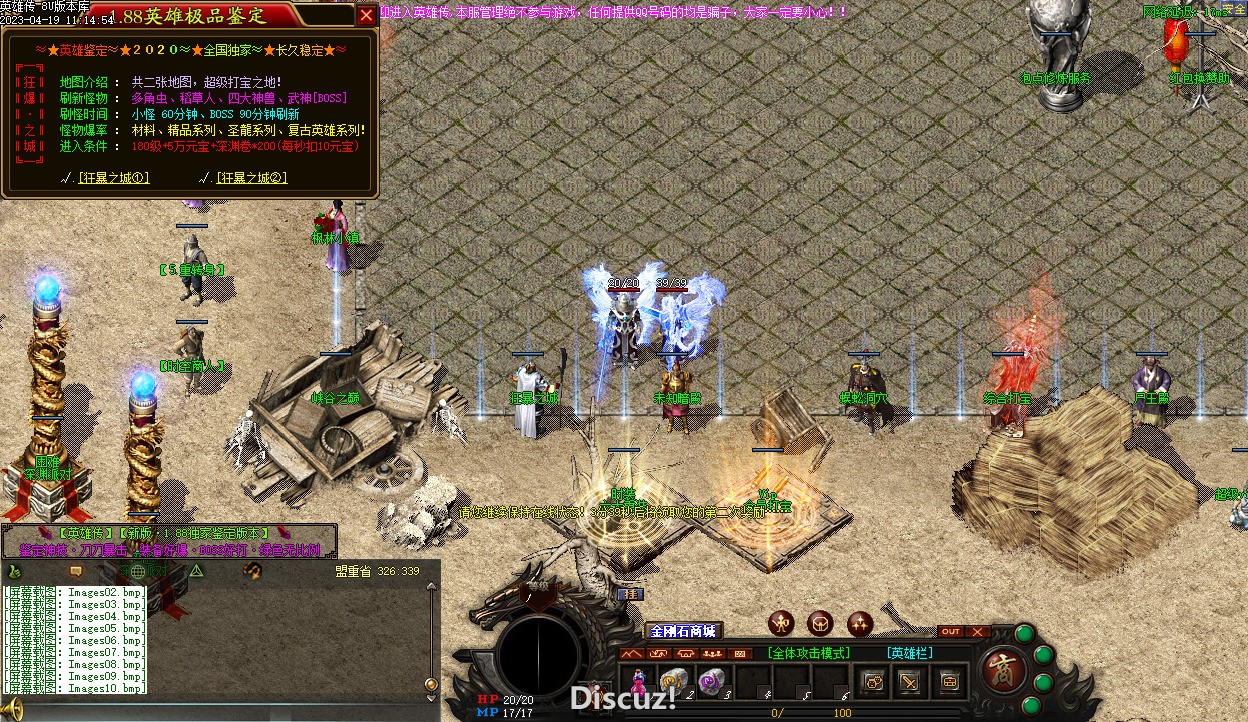The height and width of the screenshot is (722, 1248).
Task: Close the 英雄极品鉴定 dialog window
Action: point(366,15)
